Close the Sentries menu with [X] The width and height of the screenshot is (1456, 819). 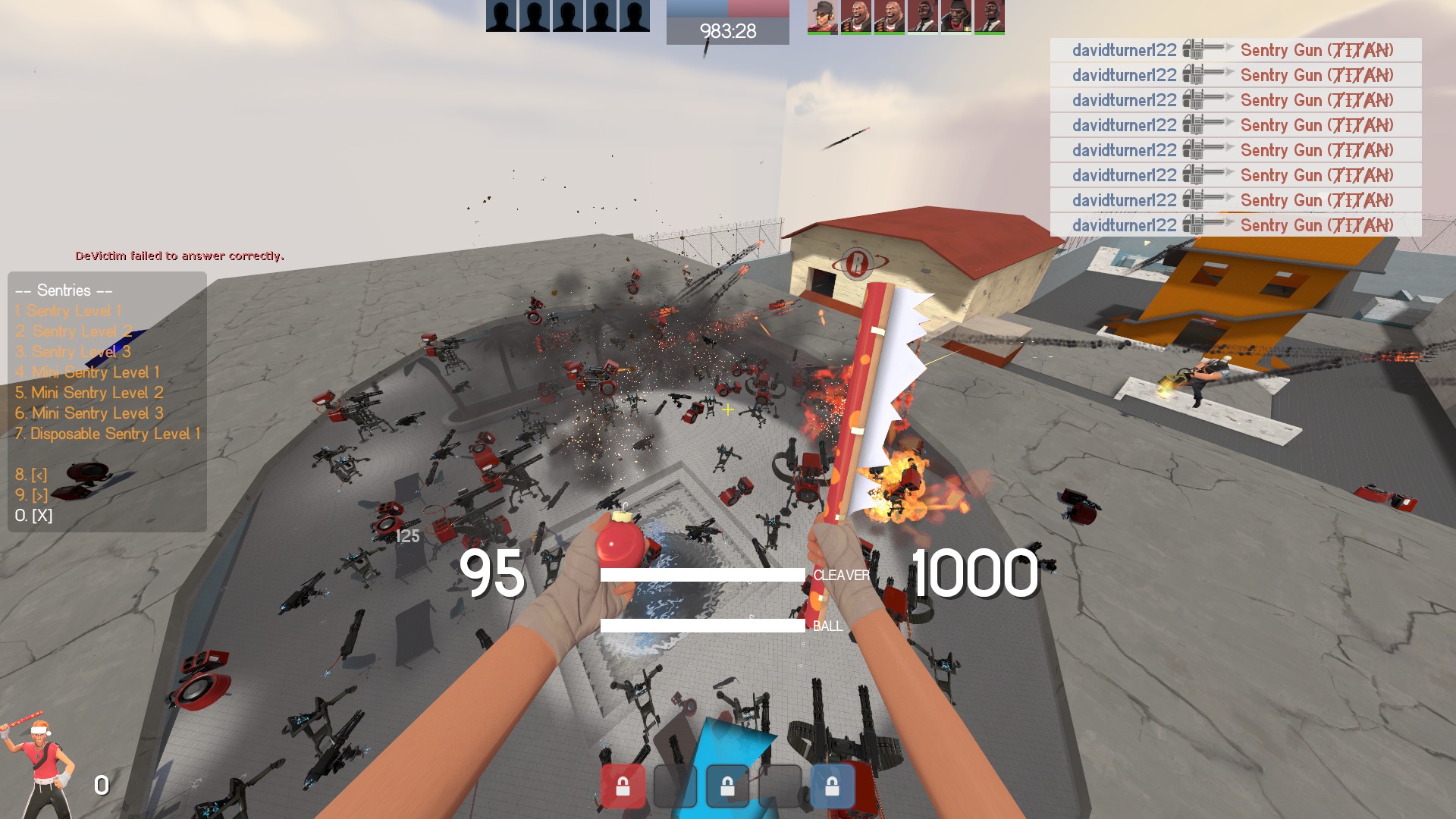point(33,516)
